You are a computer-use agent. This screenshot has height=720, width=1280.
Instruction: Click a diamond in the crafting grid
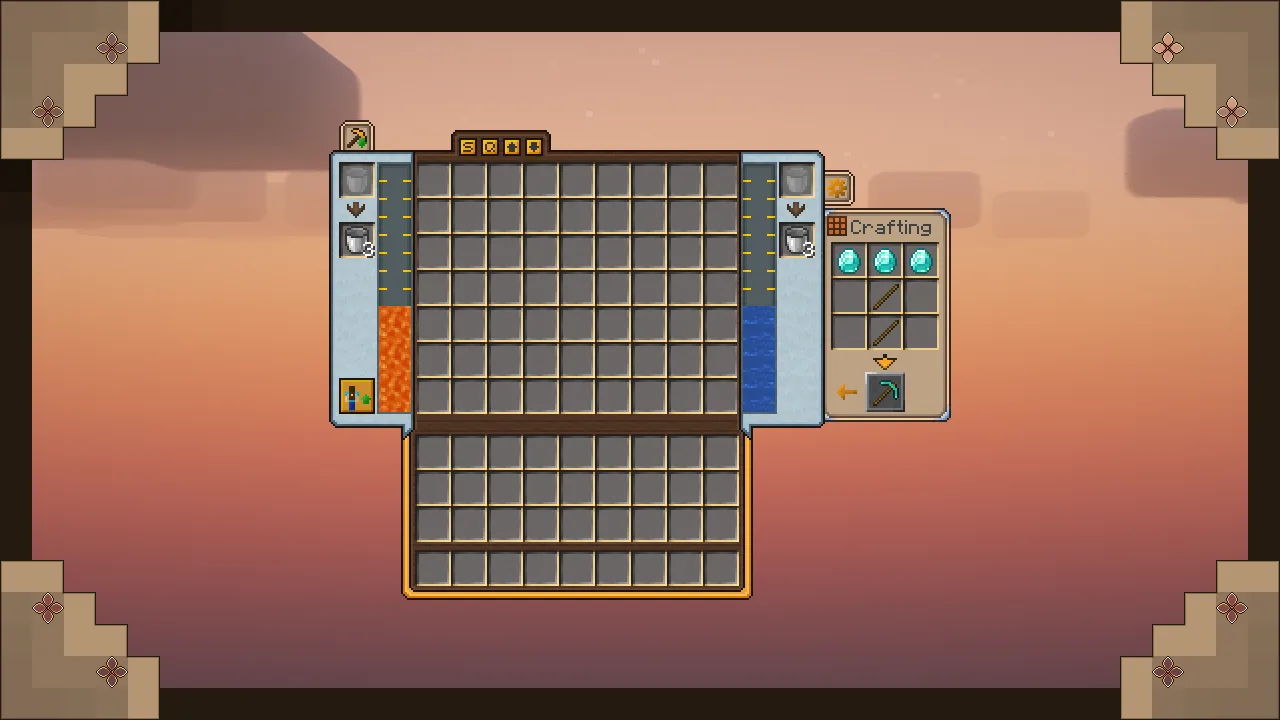[849, 261]
